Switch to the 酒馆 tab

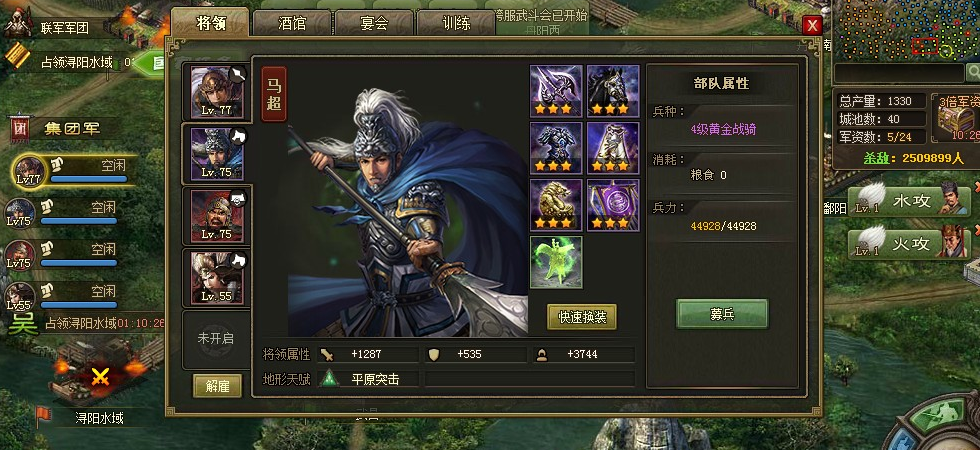(291, 22)
